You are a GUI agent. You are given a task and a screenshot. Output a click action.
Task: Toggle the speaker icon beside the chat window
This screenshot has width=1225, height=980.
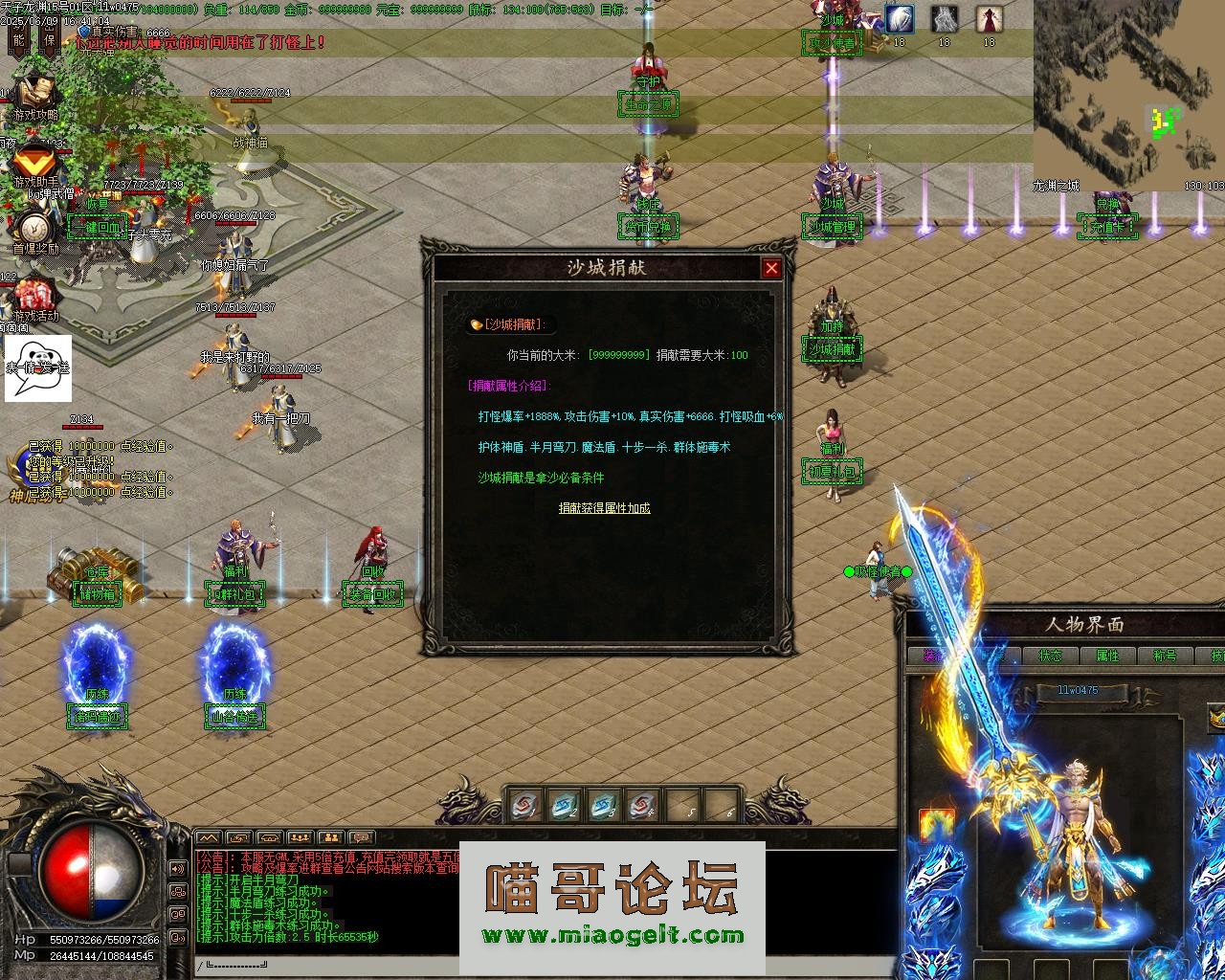coord(177,868)
